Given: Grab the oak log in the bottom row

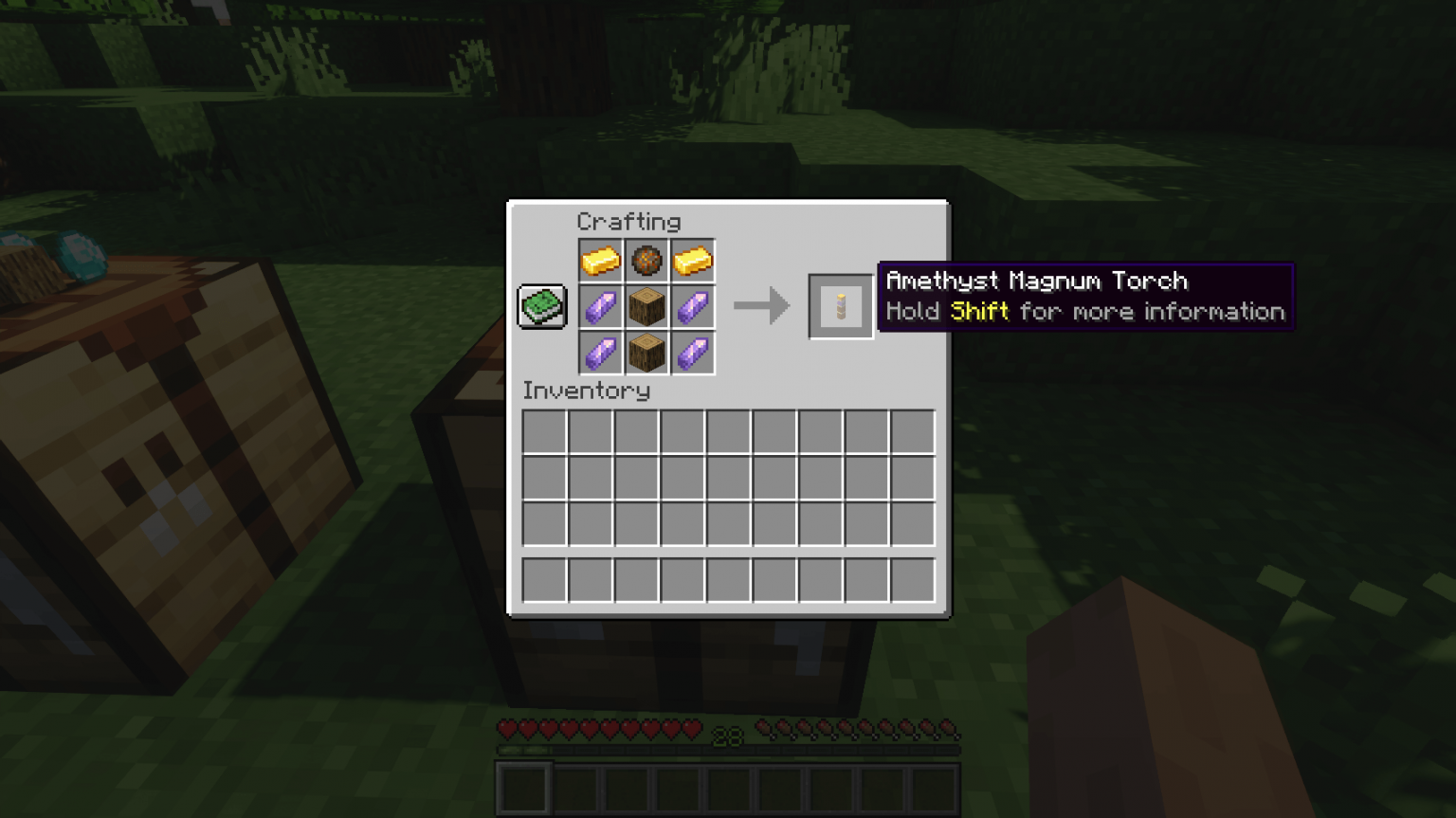Looking at the screenshot, I should coord(646,353).
